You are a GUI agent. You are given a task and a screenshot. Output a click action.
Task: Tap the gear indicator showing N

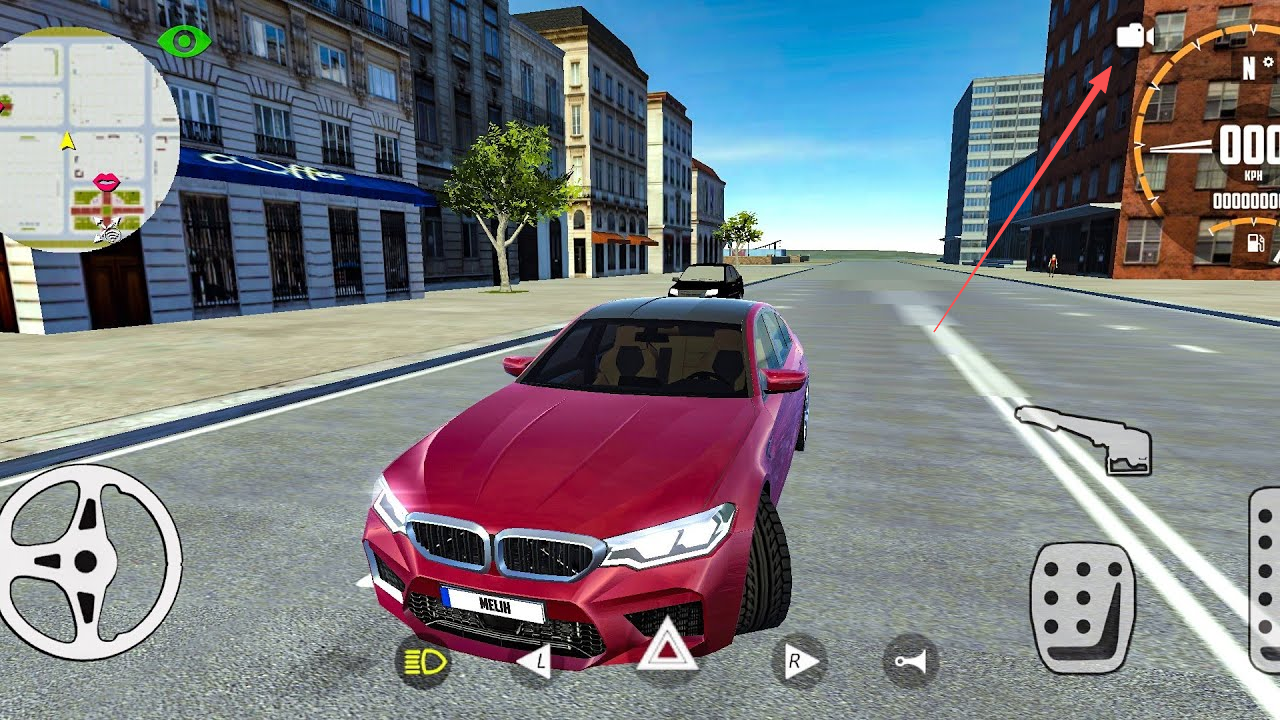tap(1249, 68)
